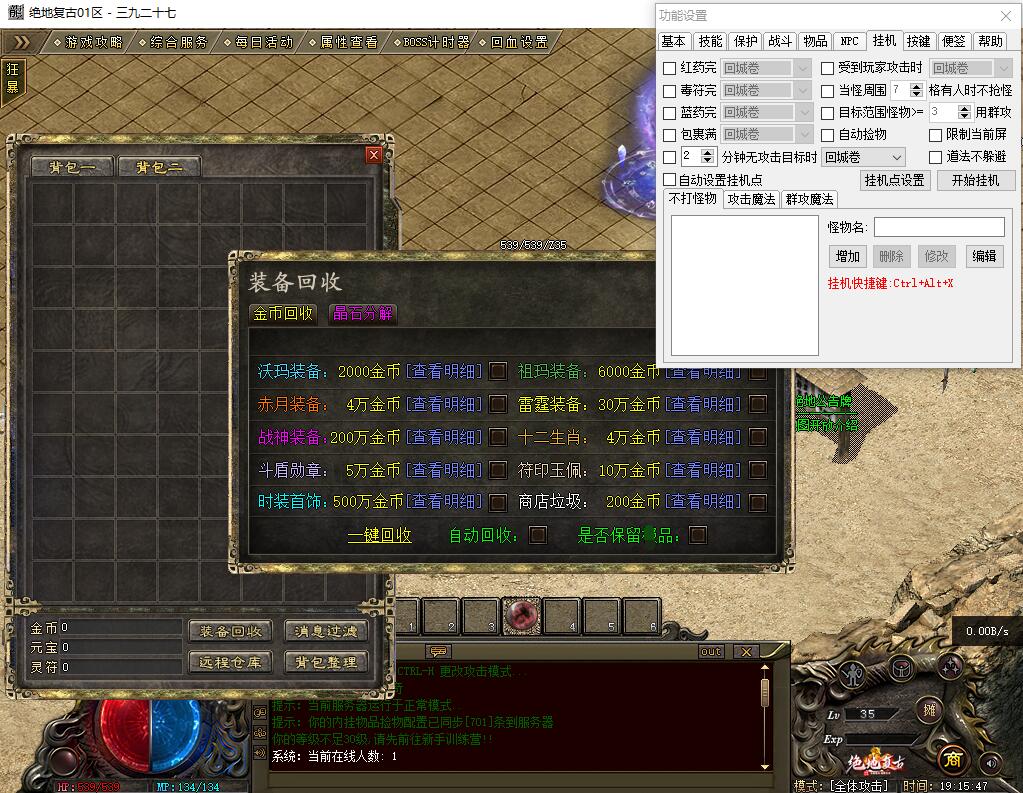Click the 一键回收 link

click(x=379, y=535)
